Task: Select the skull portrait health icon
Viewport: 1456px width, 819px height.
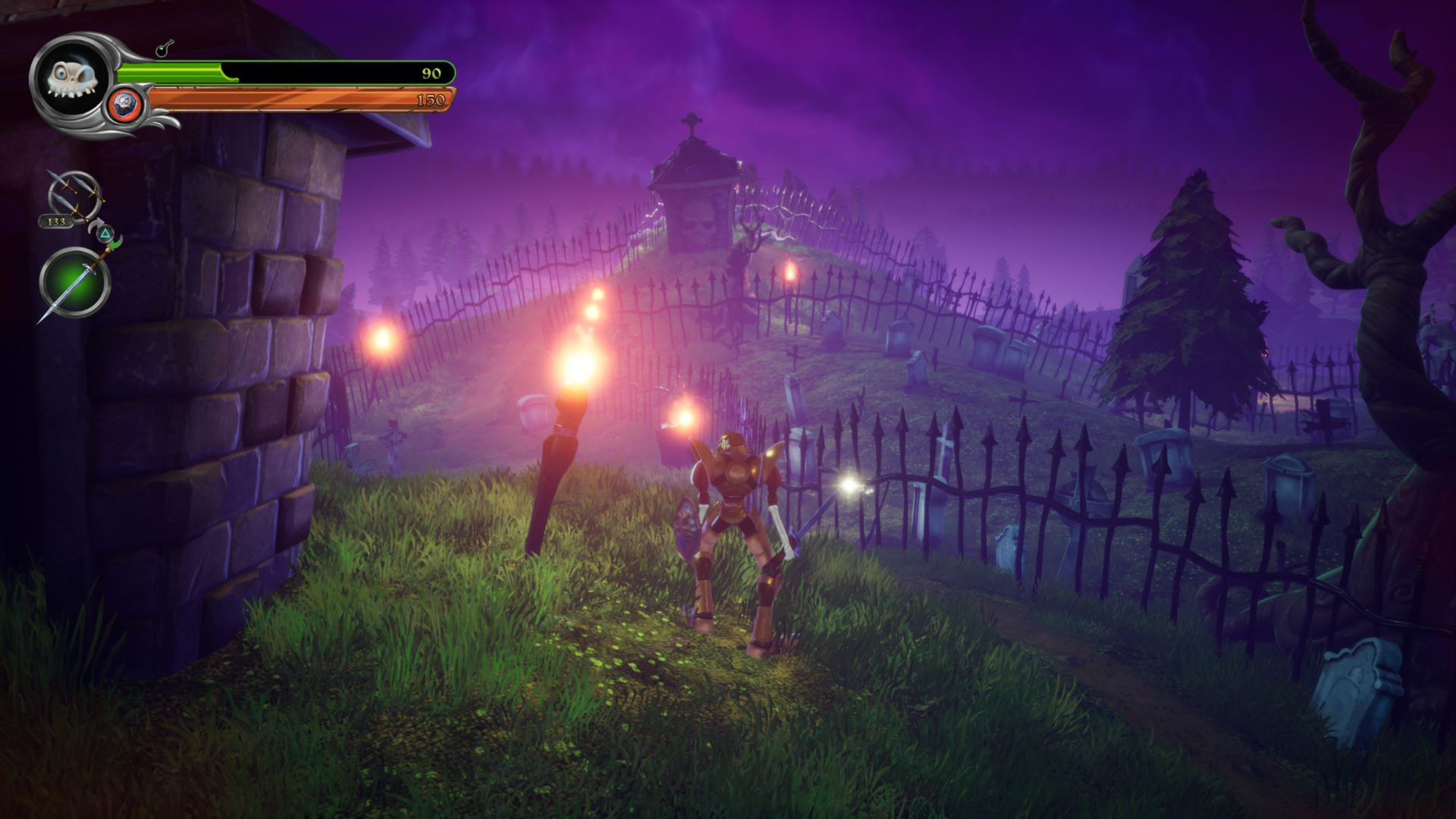Action: (71, 78)
